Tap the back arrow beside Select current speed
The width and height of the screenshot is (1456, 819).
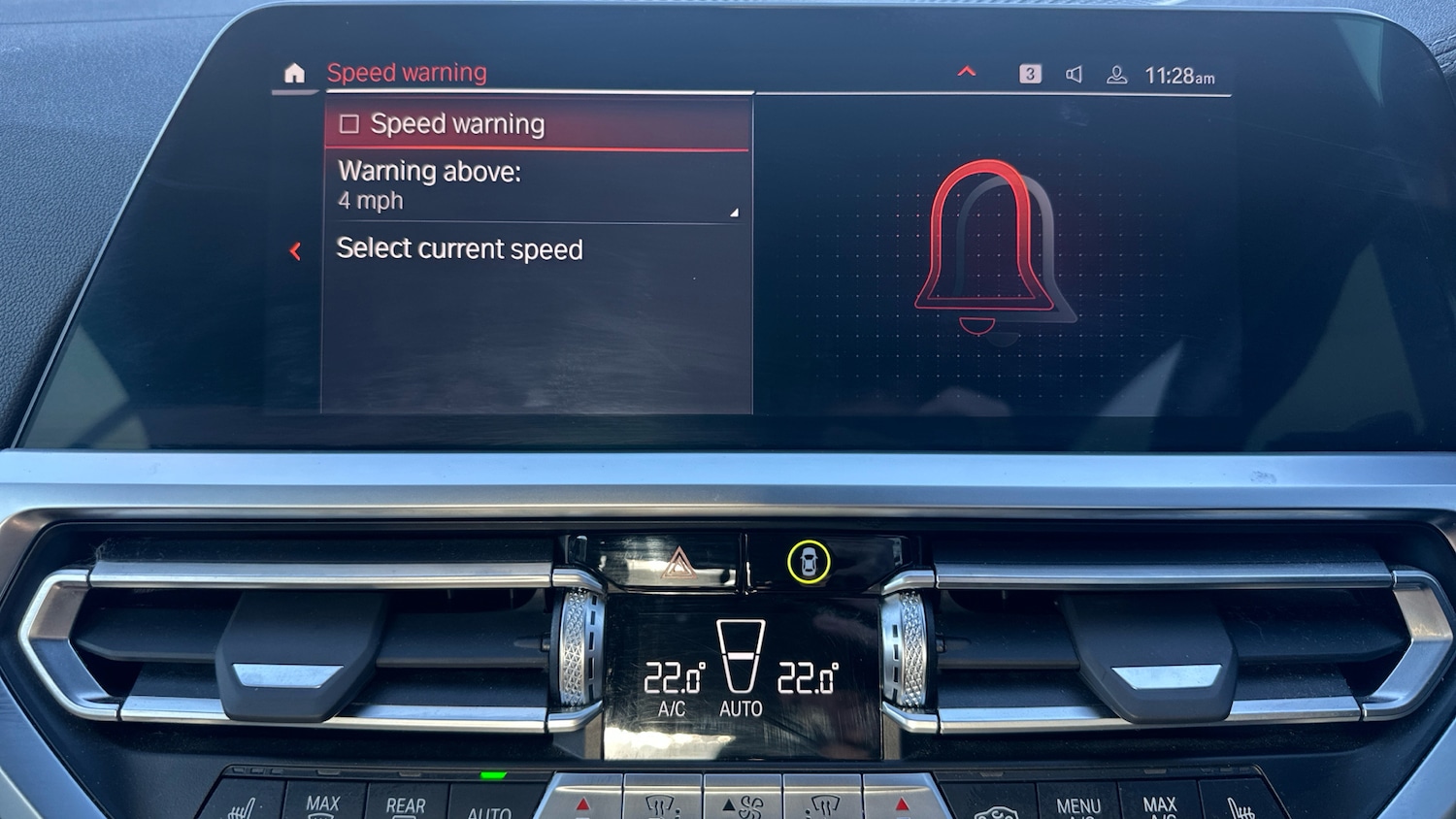[x=294, y=250]
